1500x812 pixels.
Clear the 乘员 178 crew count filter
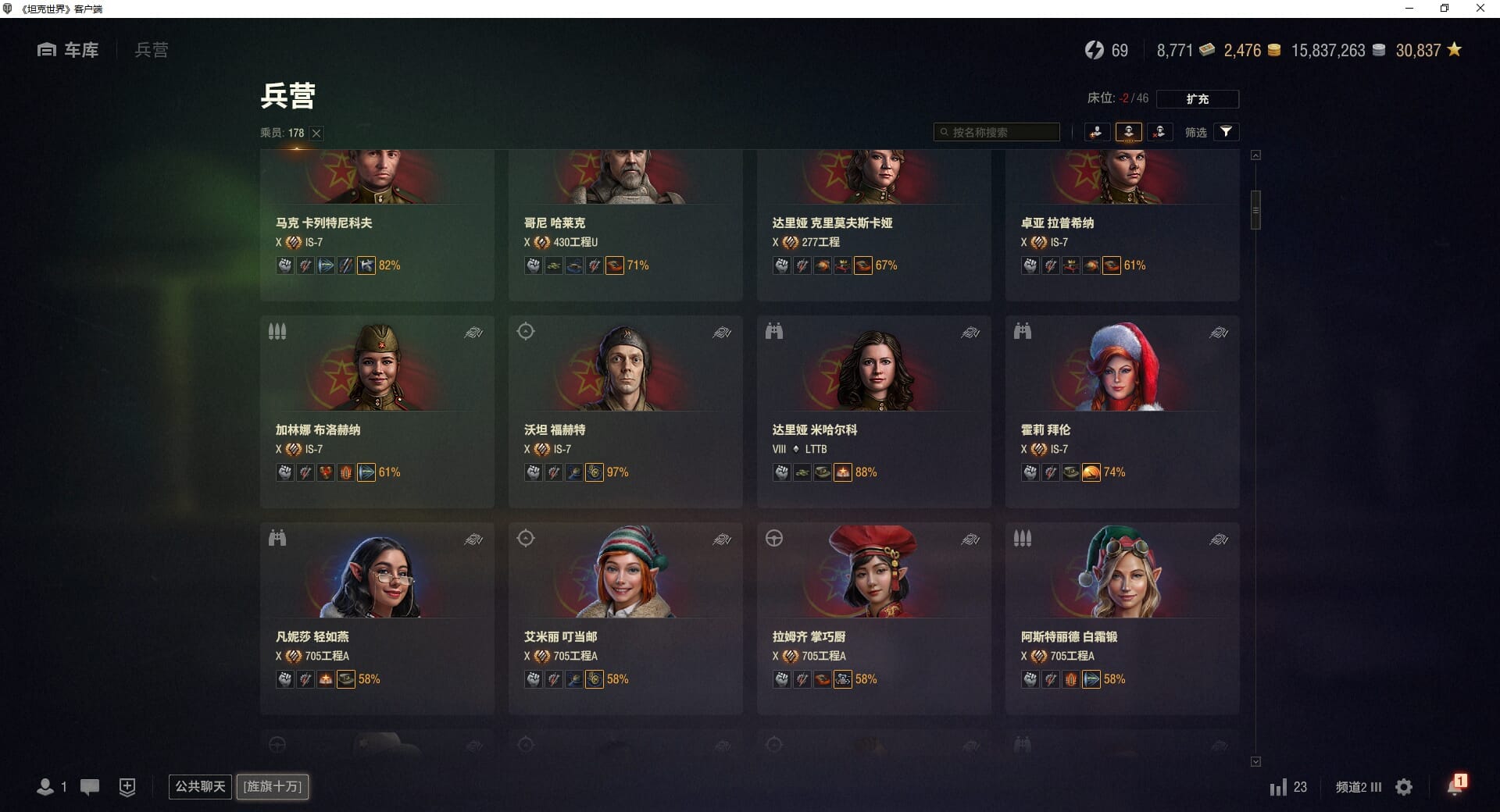click(316, 134)
